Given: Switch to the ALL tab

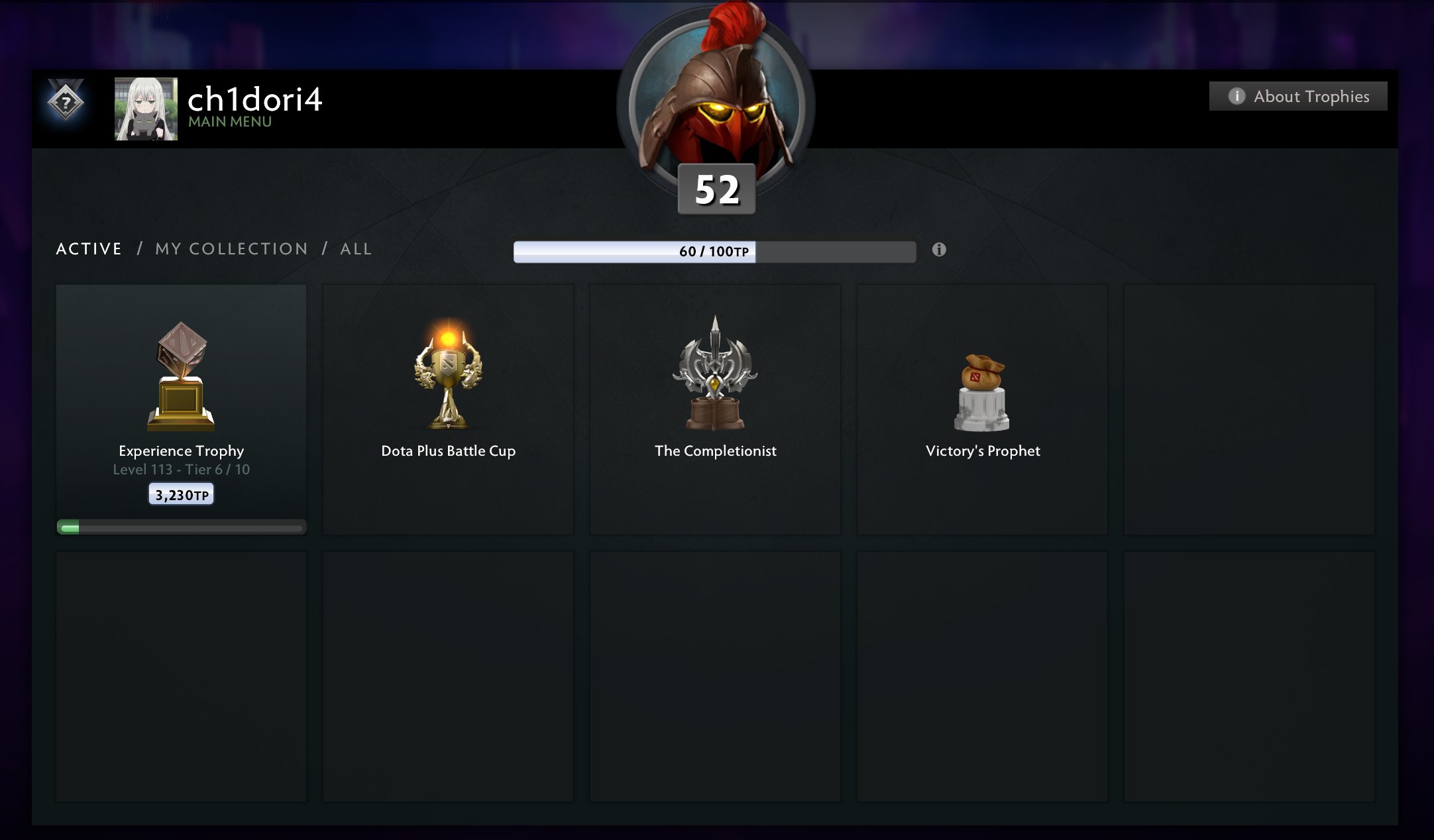Looking at the screenshot, I should point(355,248).
